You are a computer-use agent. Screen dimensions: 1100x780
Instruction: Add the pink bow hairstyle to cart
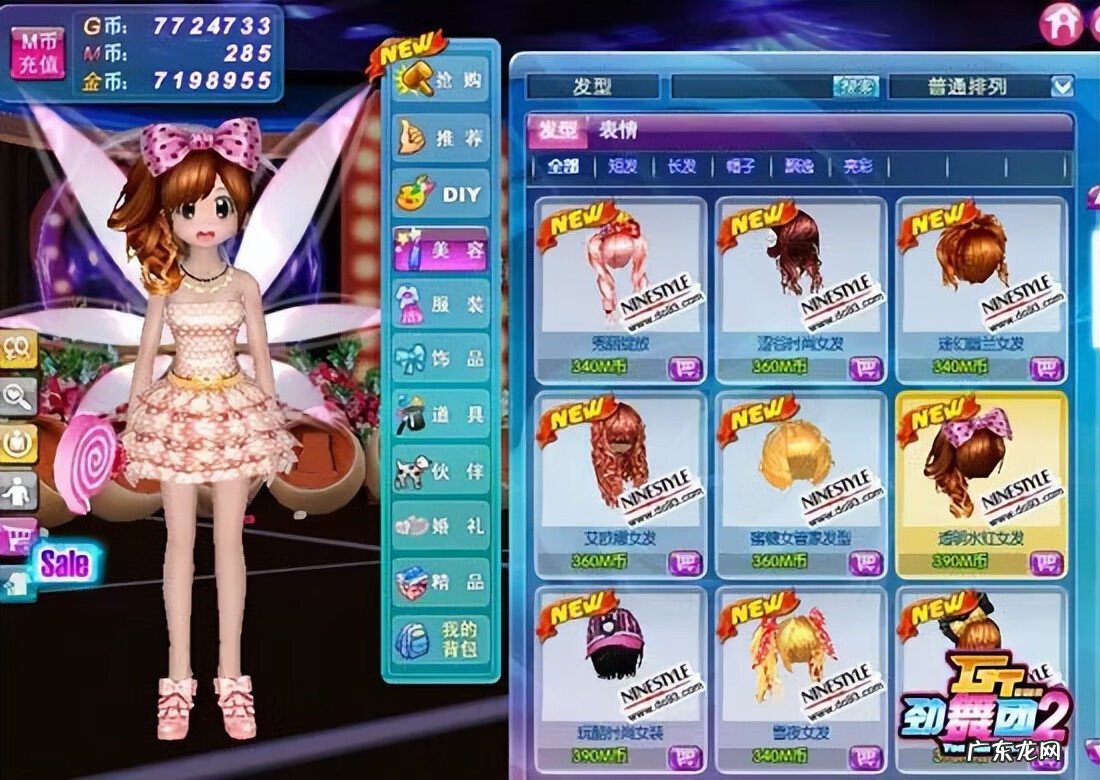click(x=1045, y=563)
